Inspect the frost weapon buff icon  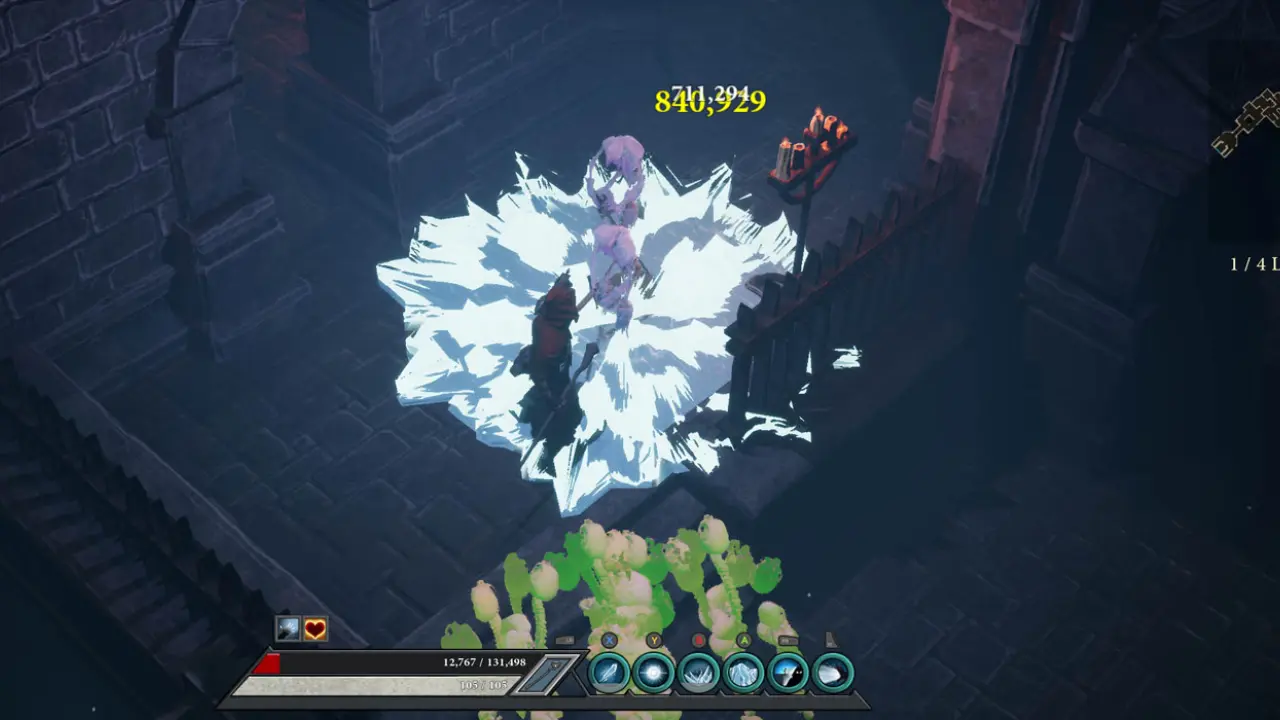click(x=289, y=629)
